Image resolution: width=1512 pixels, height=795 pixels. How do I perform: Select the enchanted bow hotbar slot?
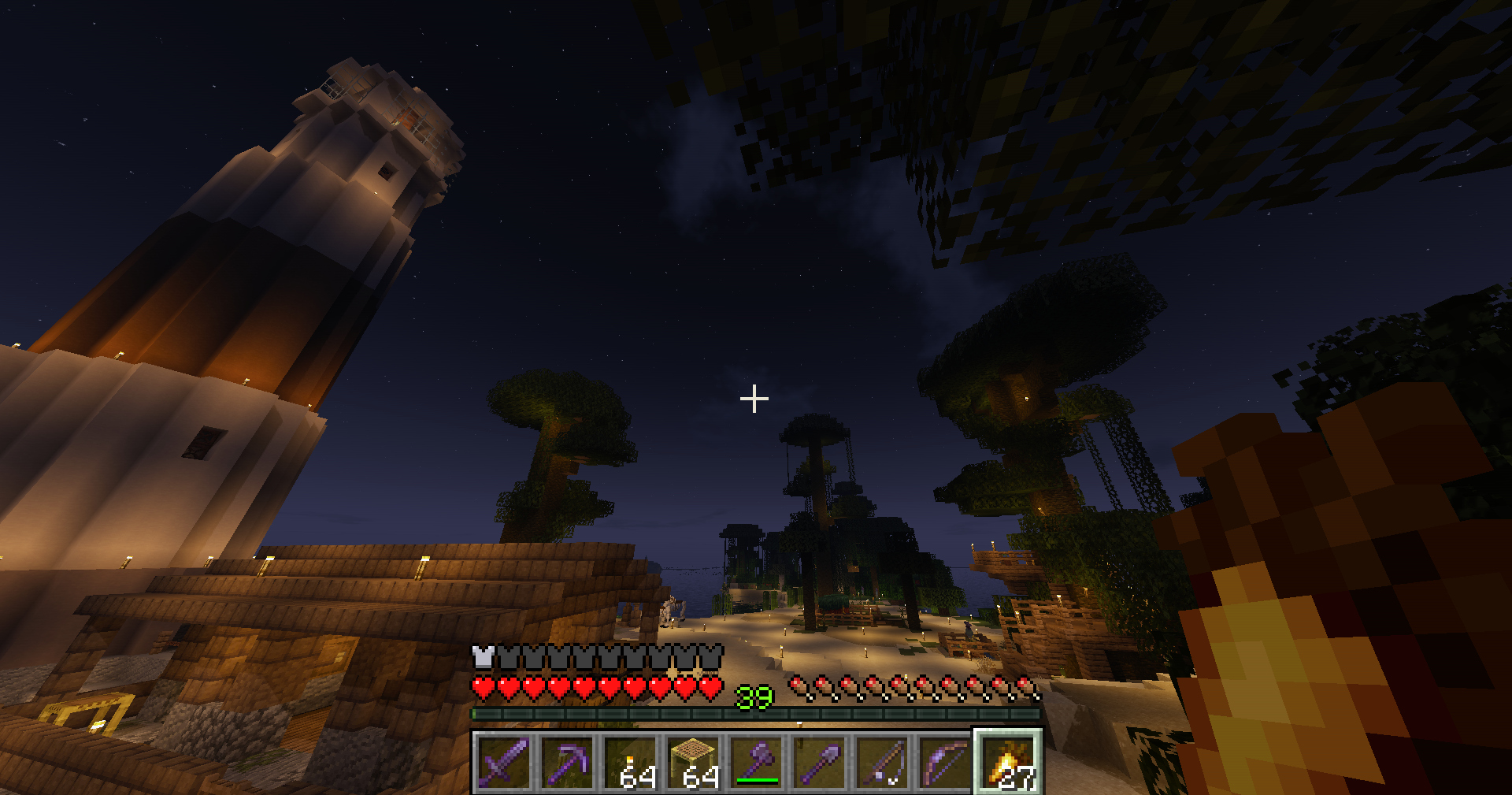click(945, 762)
